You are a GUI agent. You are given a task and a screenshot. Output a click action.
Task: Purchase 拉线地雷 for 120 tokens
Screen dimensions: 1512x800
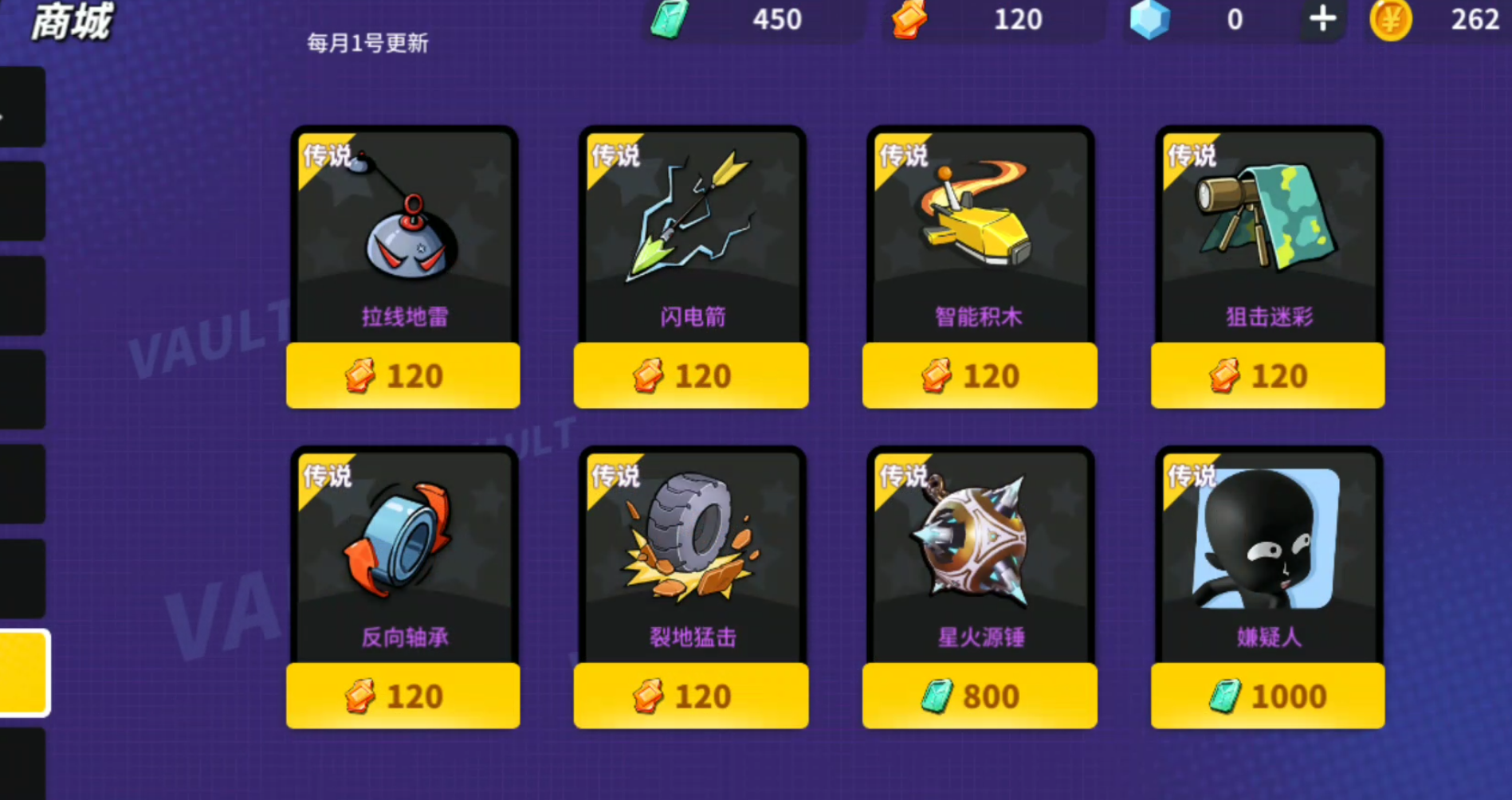(403, 375)
